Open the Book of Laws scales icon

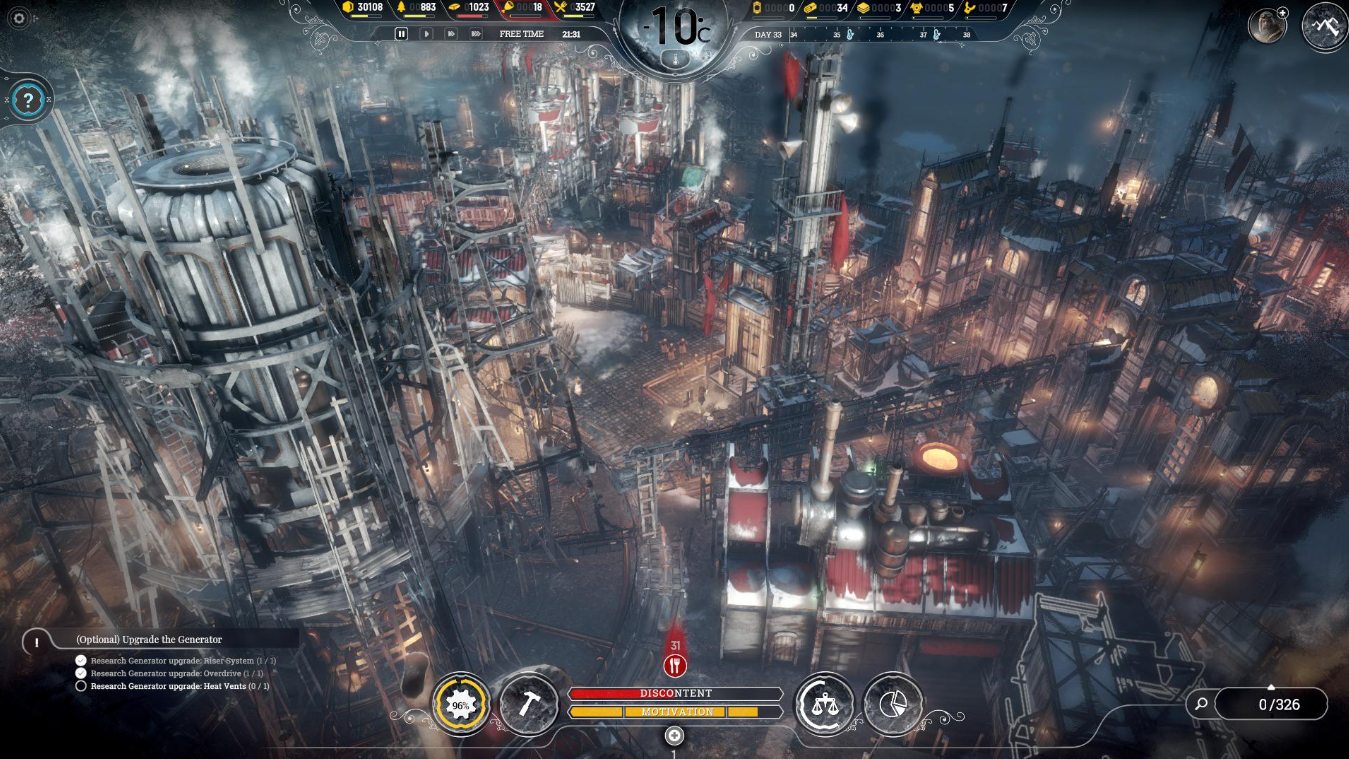pyautogui.click(x=825, y=703)
